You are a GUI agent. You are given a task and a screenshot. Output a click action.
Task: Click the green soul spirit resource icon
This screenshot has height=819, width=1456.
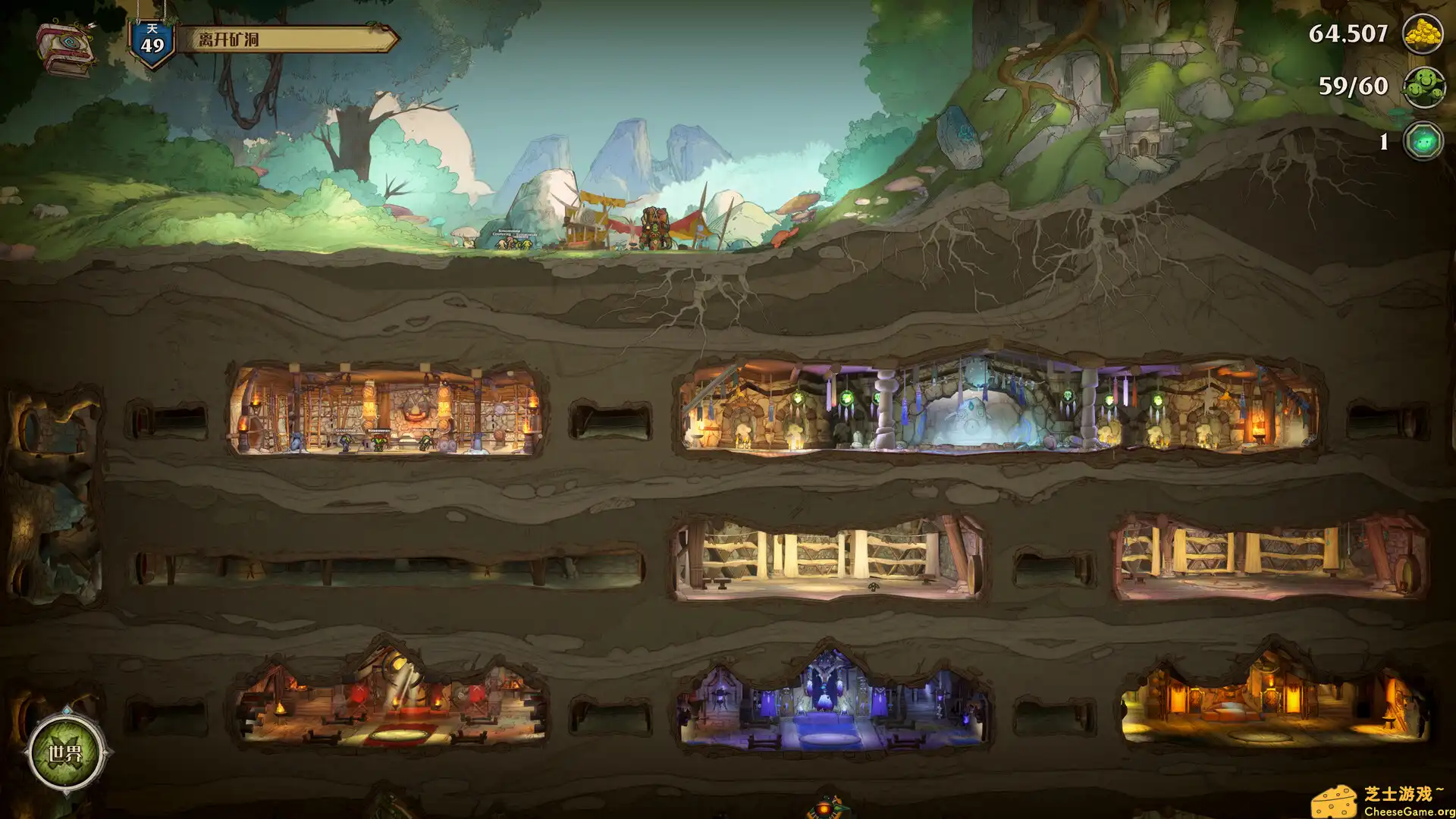[1423, 140]
